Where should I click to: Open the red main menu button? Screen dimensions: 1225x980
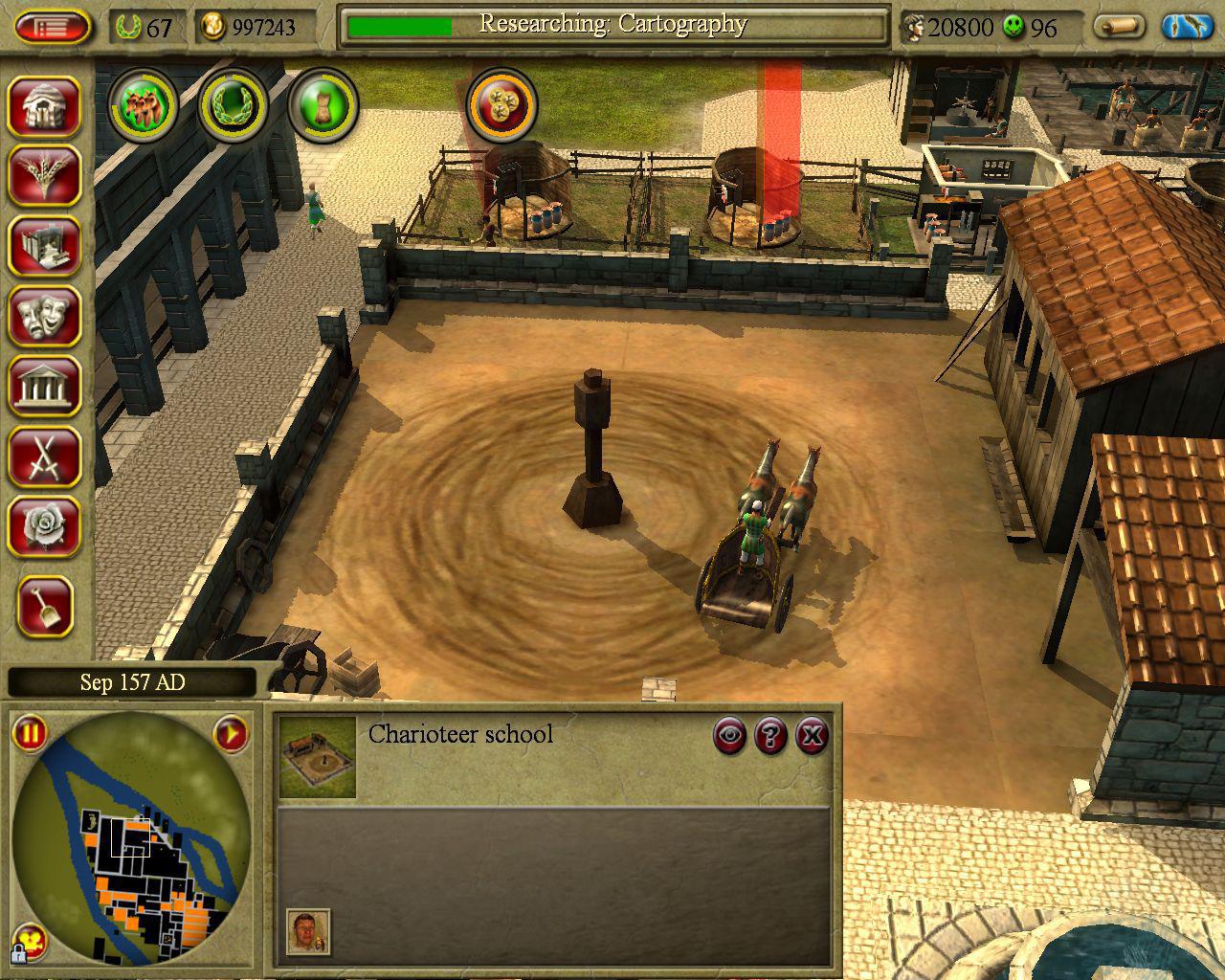53,27
